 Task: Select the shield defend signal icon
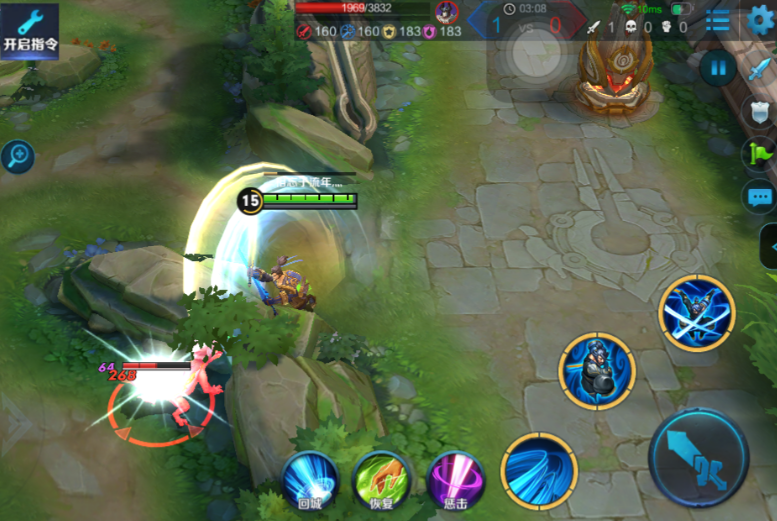(x=759, y=112)
